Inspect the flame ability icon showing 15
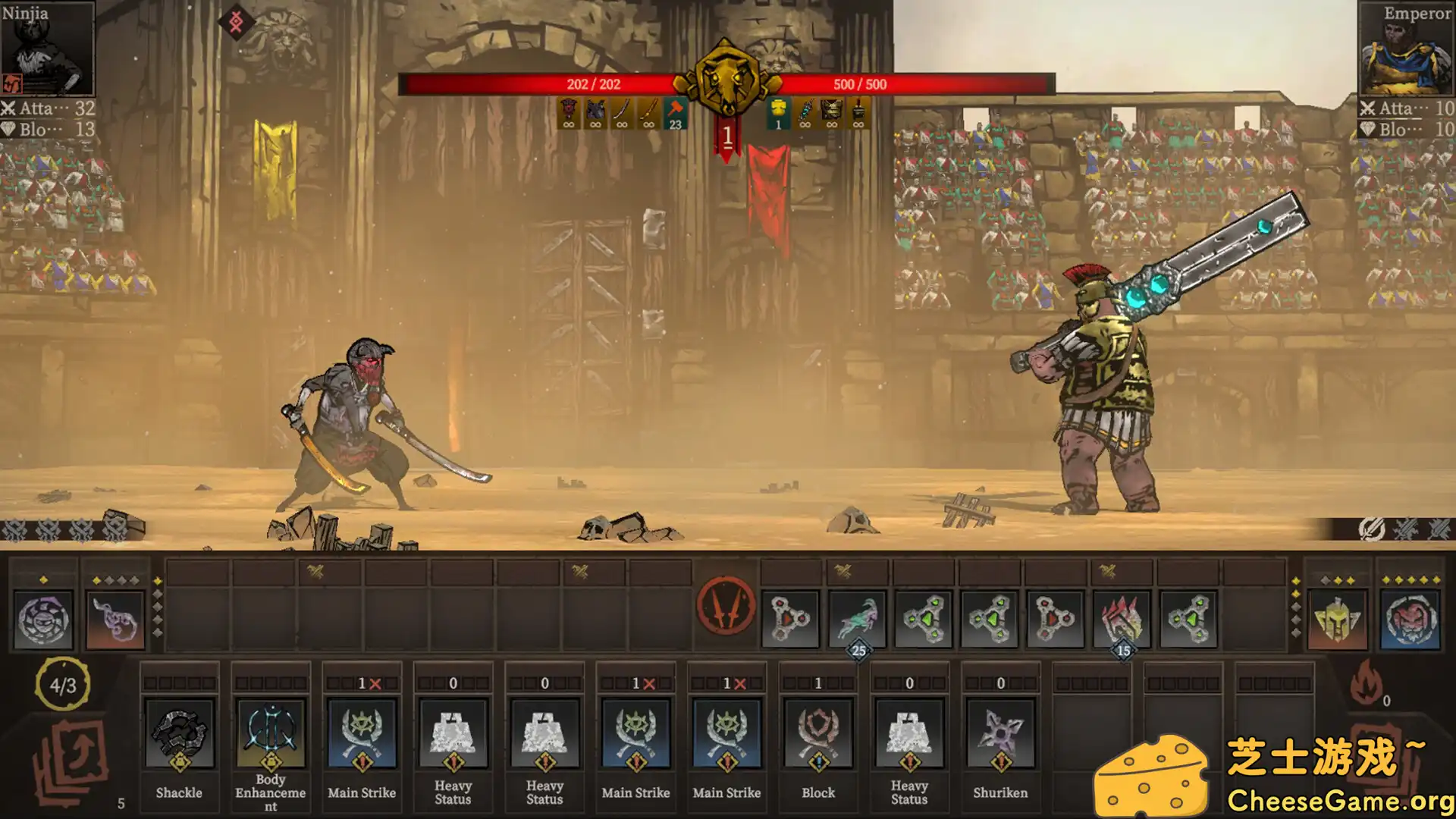 click(1122, 620)
